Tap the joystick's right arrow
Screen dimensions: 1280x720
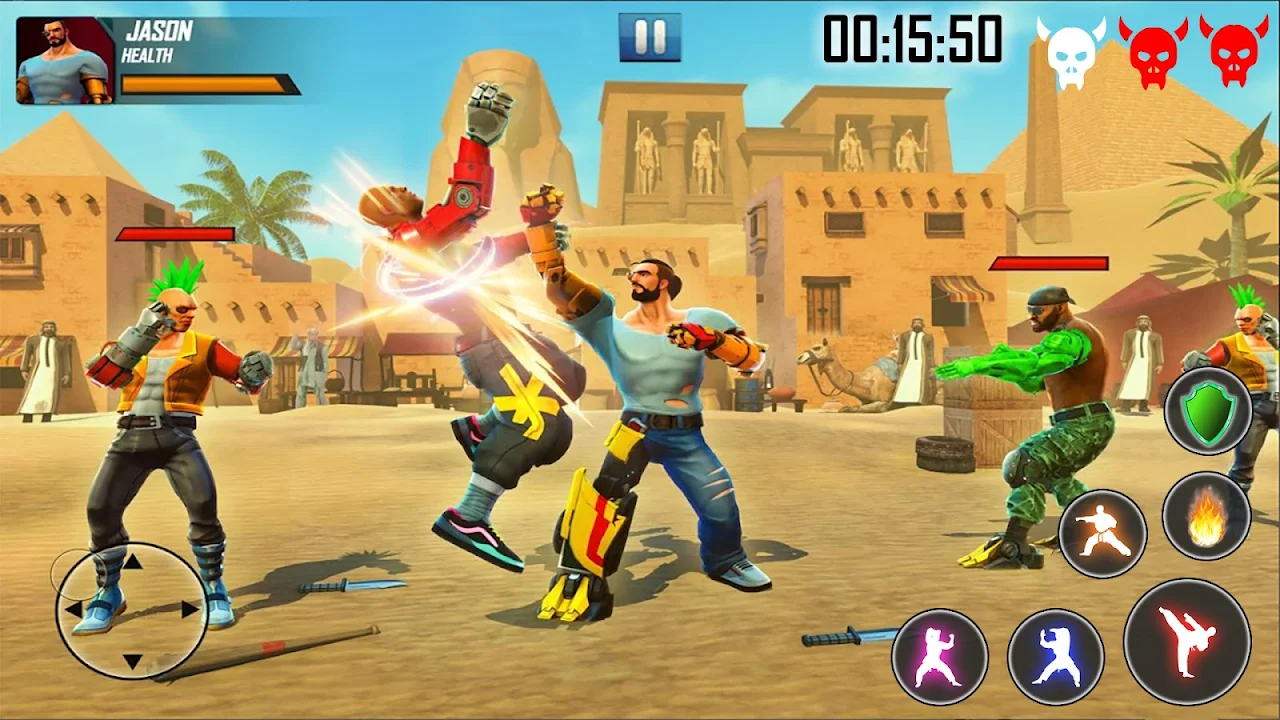click(190, 609)
